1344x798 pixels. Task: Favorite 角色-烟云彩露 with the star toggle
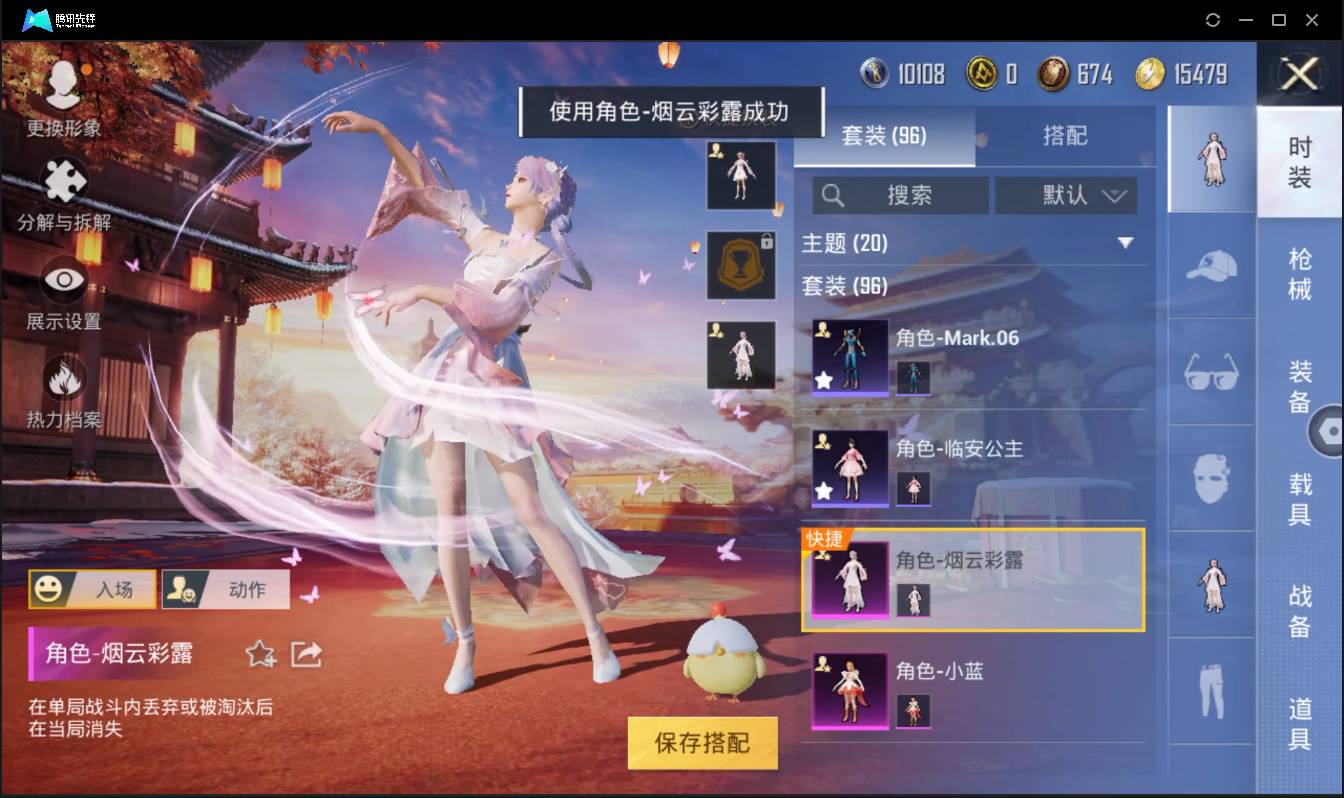point(260,654)
